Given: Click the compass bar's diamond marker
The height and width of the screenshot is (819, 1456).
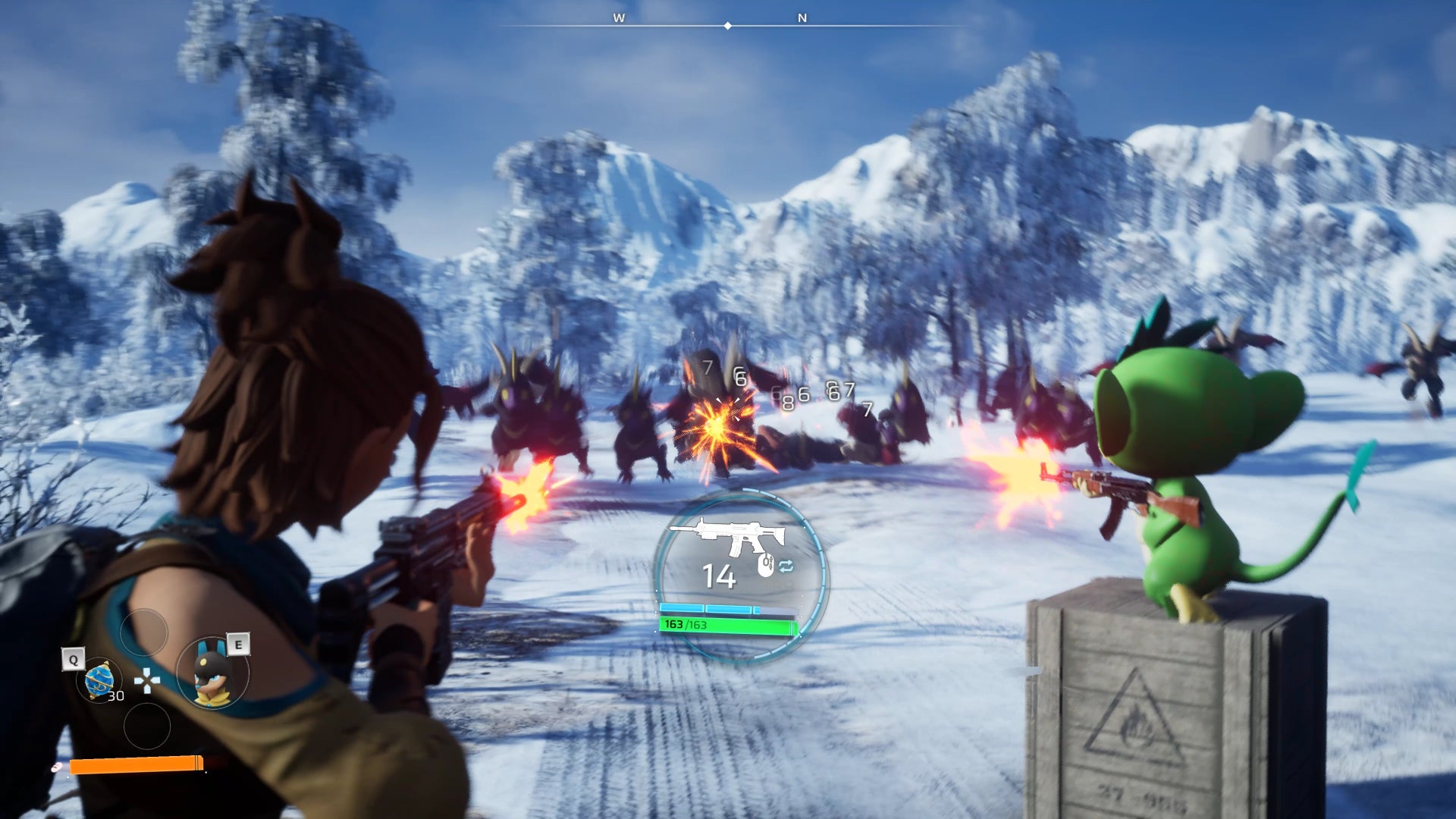Looking at the screenshot, I should [x=728, y=26].
